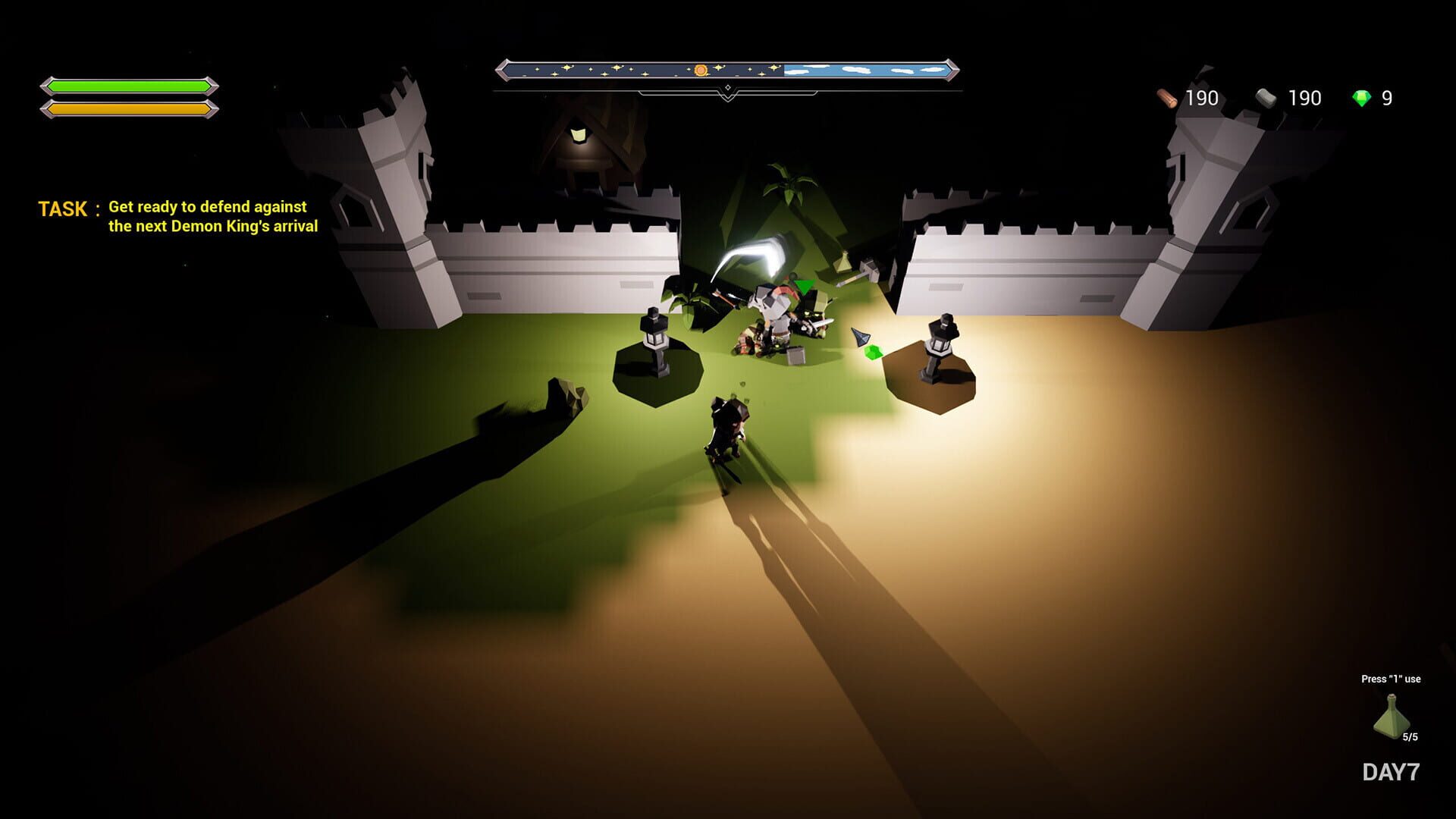Click the chevron ornament under the timeline frame
The width and height of the screenshot is (1456, 819).
point(730,96)
